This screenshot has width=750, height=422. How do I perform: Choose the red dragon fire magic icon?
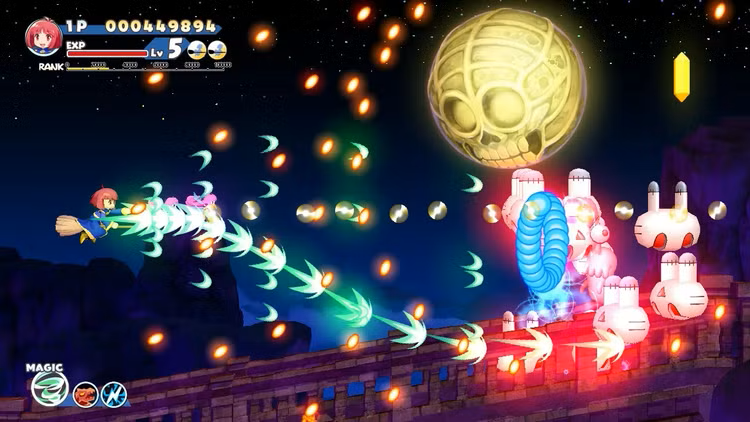pyautogui.click(x=85, y=394)
